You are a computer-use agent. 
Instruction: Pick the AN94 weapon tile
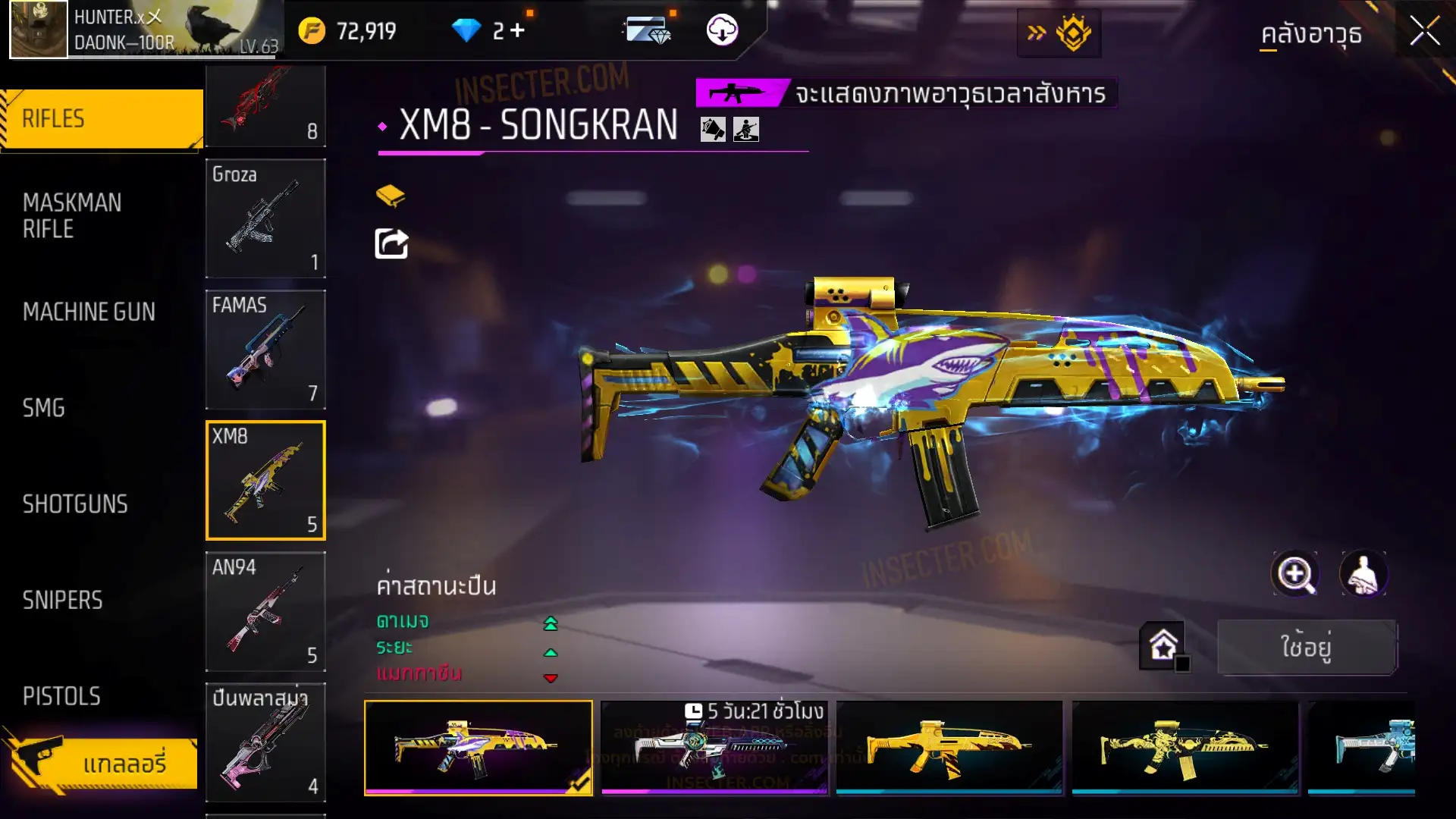265,611
